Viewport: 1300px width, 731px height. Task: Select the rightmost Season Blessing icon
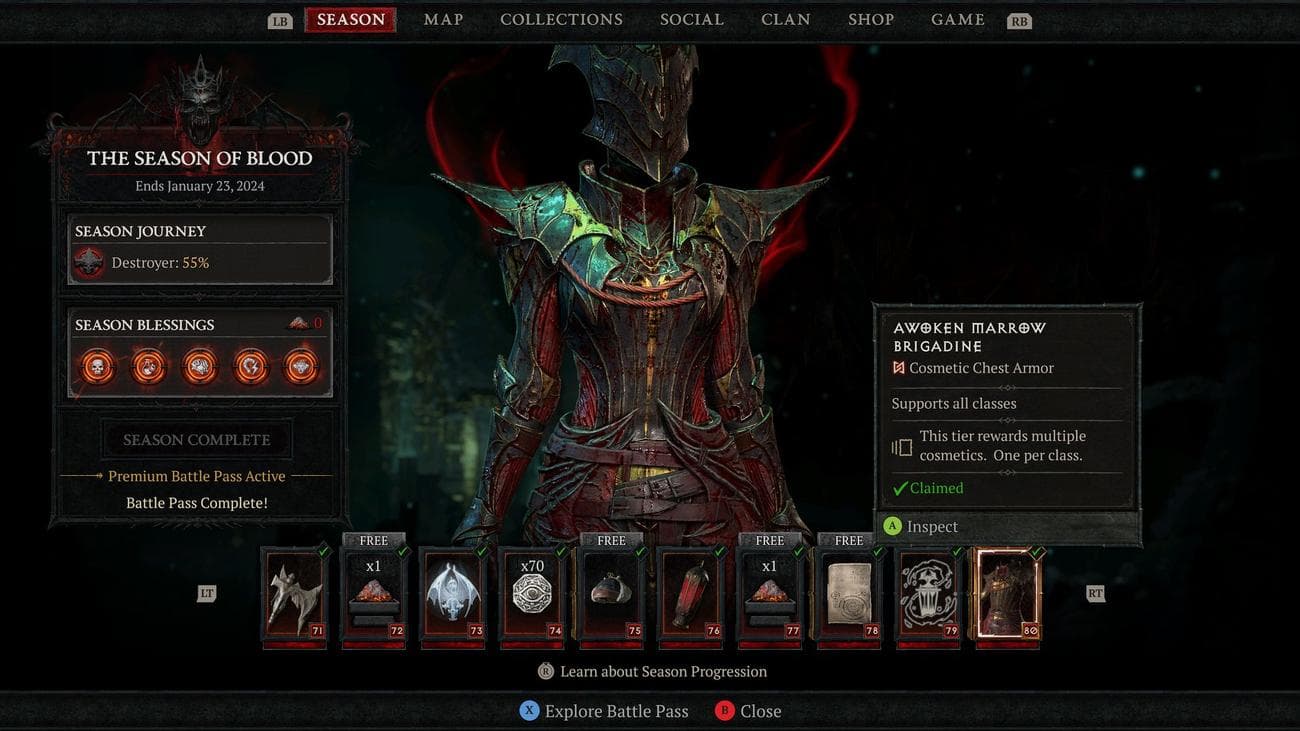pyautogui.click(x=301, y=366)
